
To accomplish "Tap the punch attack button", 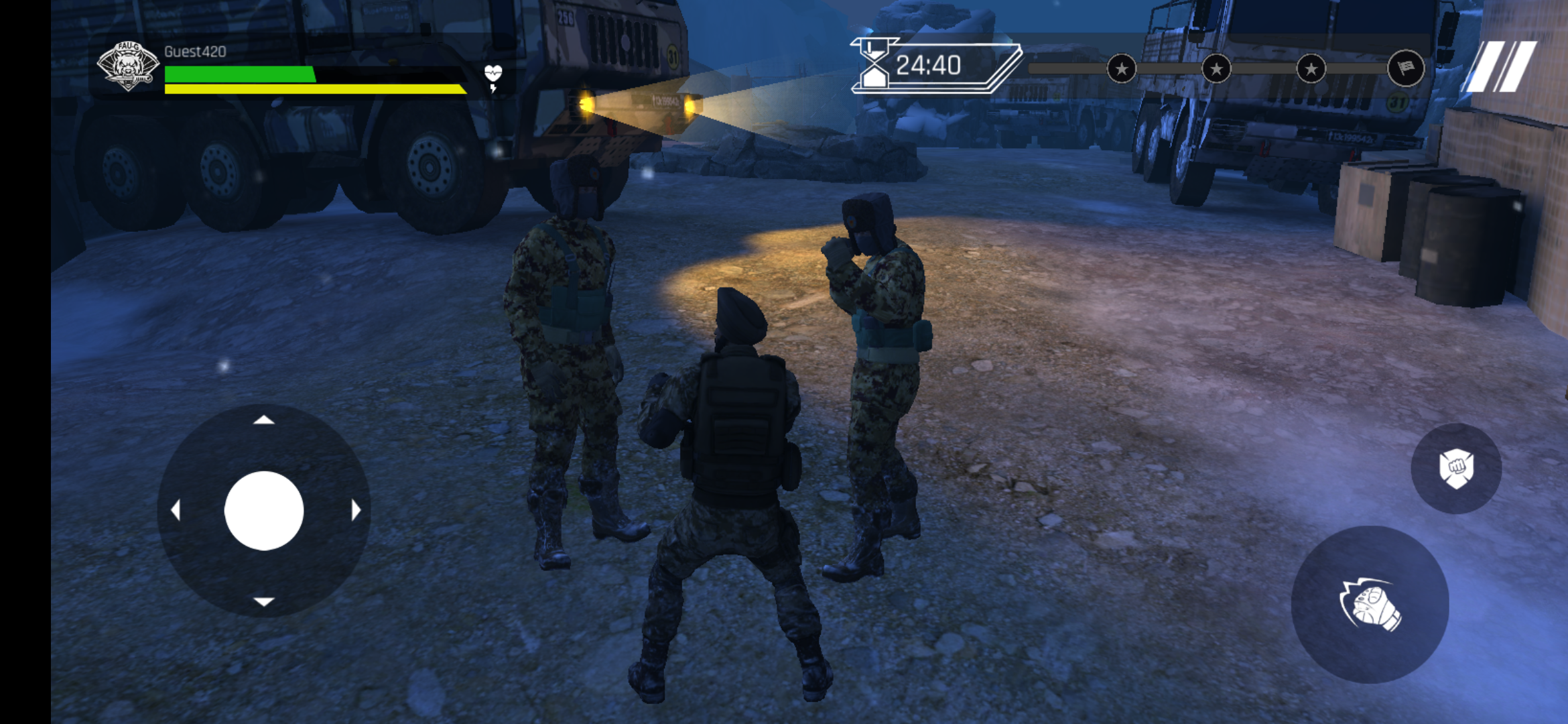I will 1370,605.
